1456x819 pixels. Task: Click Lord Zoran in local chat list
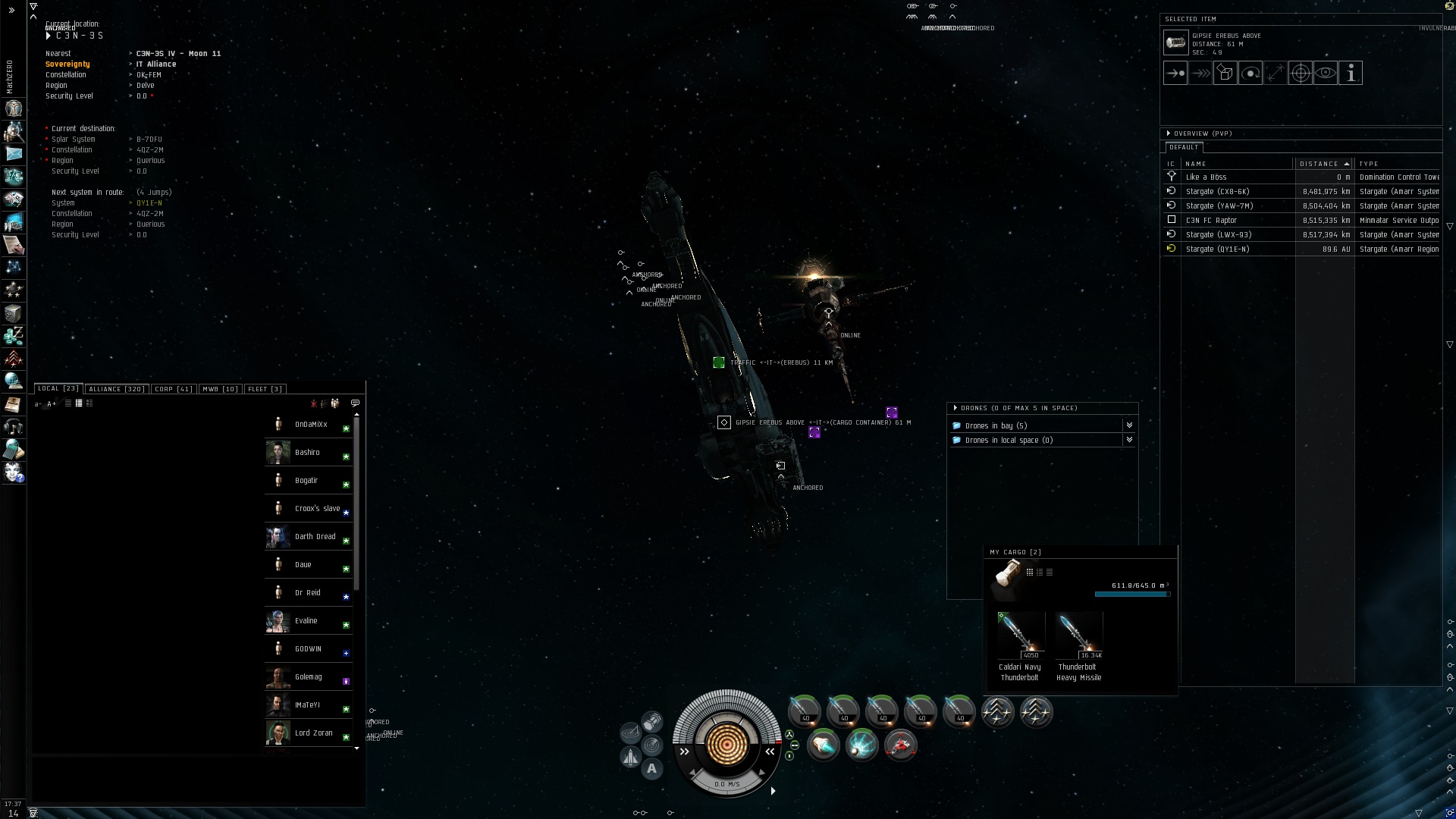point(313,733)
